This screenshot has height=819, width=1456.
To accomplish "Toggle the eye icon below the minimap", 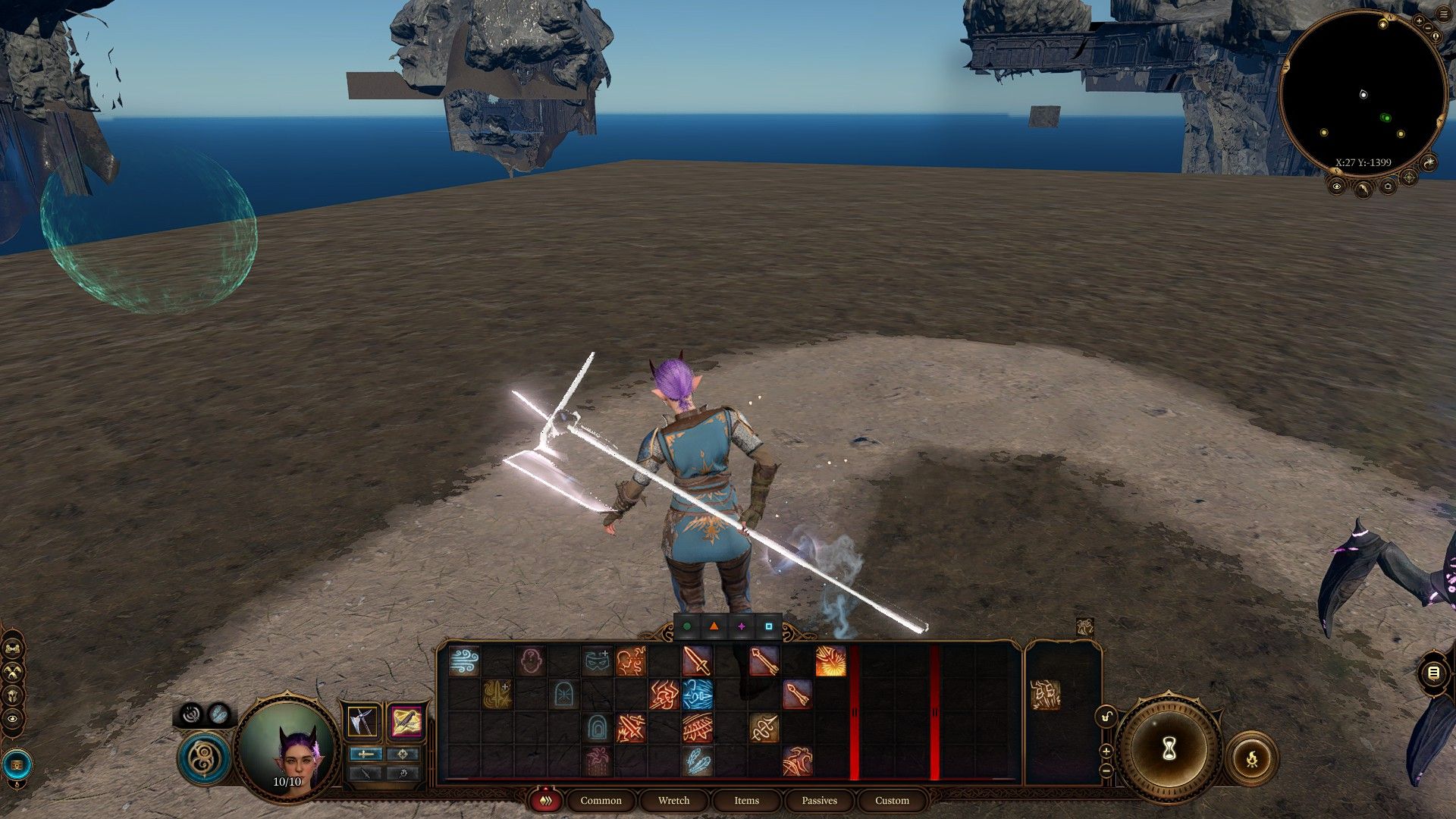I will pos(1336,186).
